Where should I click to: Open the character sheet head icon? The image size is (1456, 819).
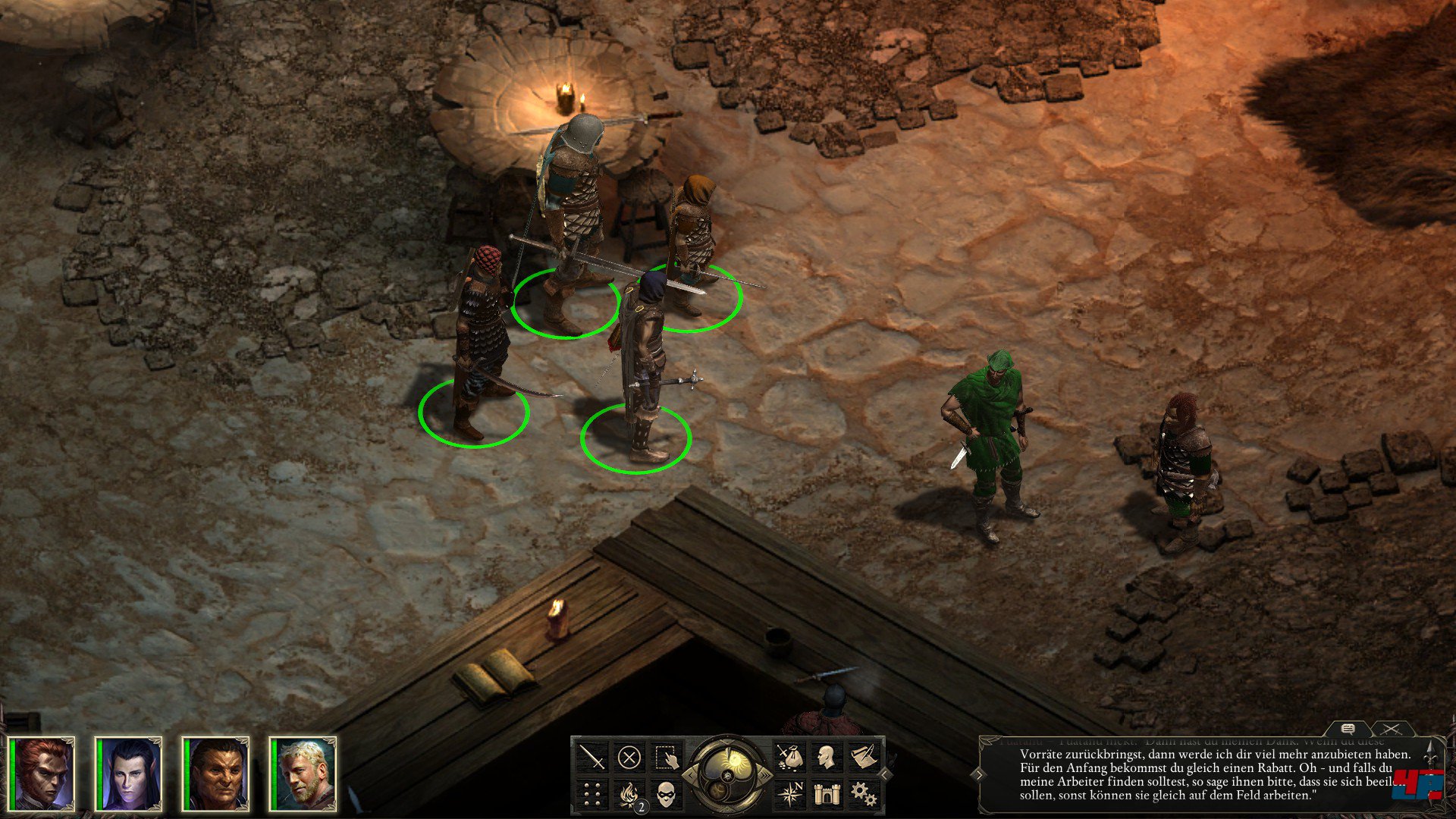coord(826,757)
